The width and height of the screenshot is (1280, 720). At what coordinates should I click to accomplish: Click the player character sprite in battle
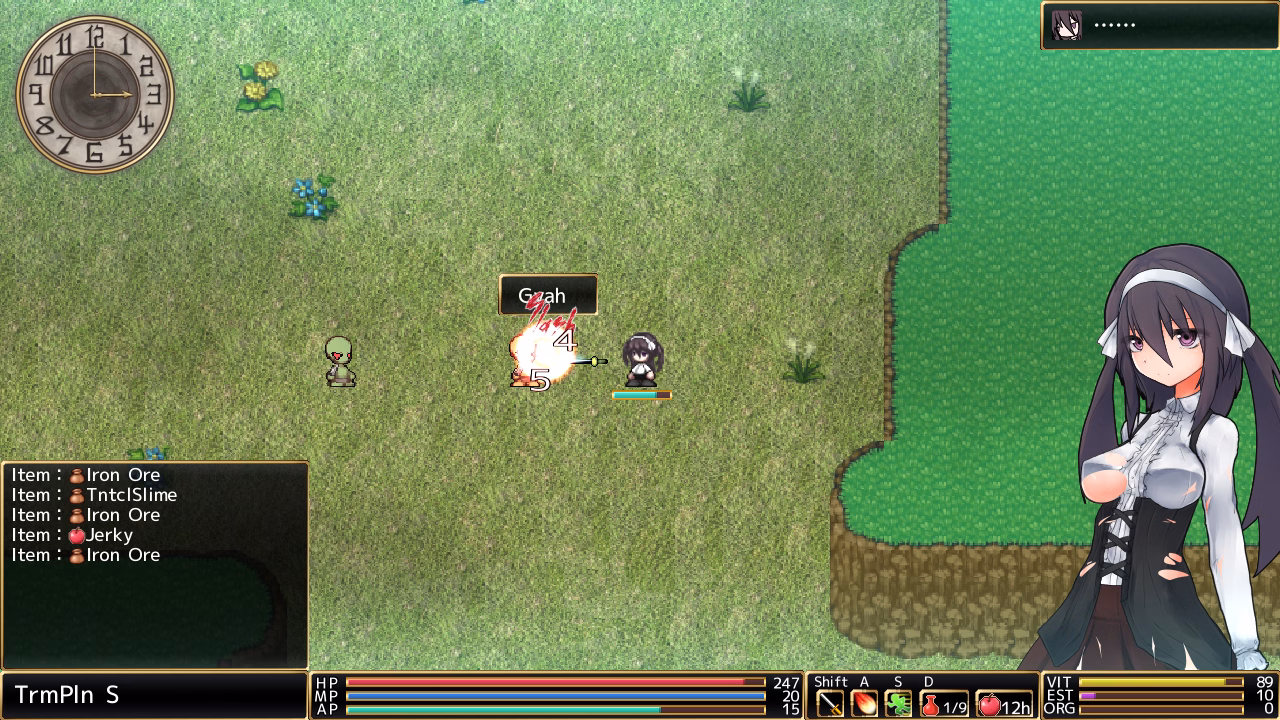(640, 362)
